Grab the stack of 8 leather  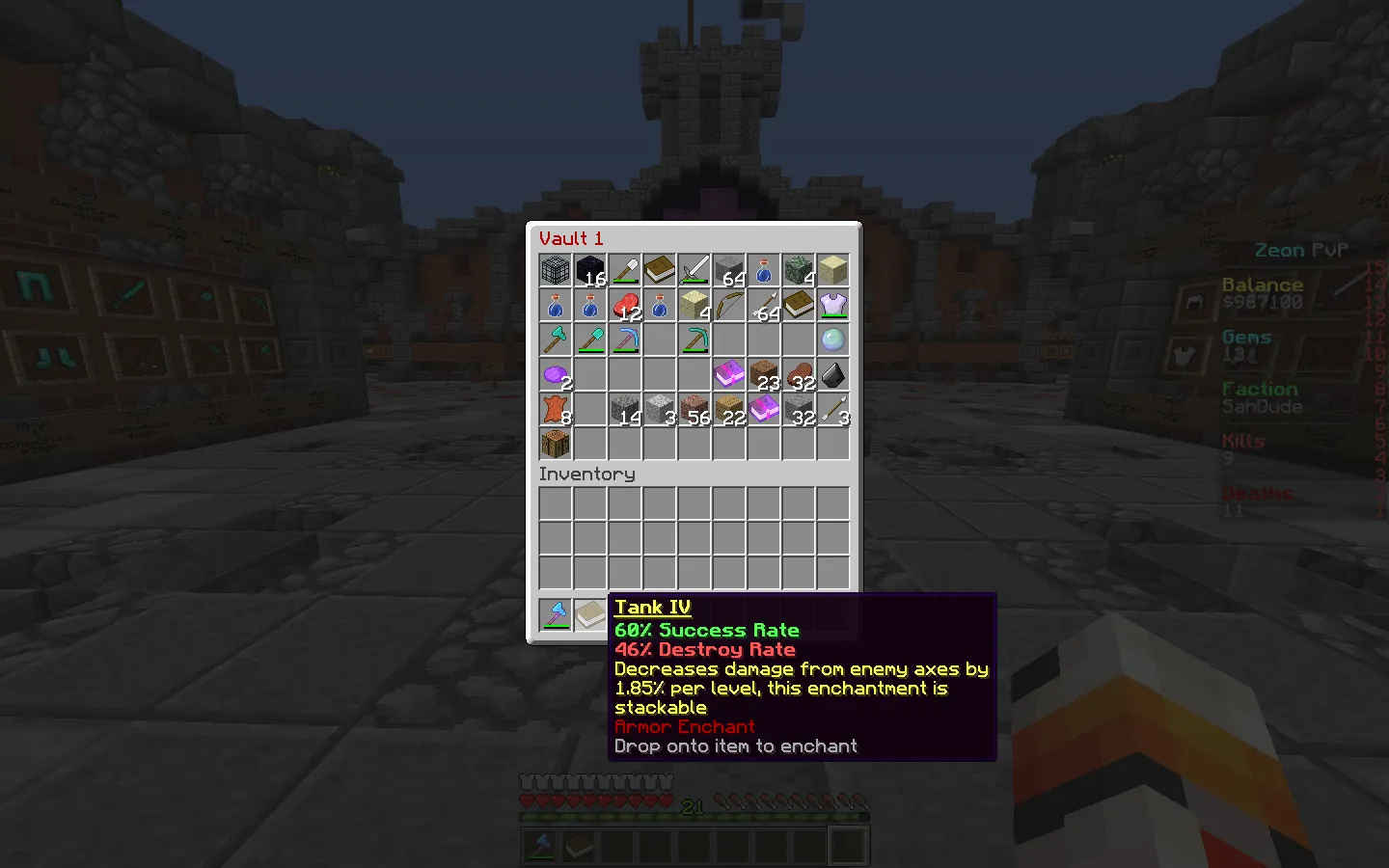click(556, 410)
